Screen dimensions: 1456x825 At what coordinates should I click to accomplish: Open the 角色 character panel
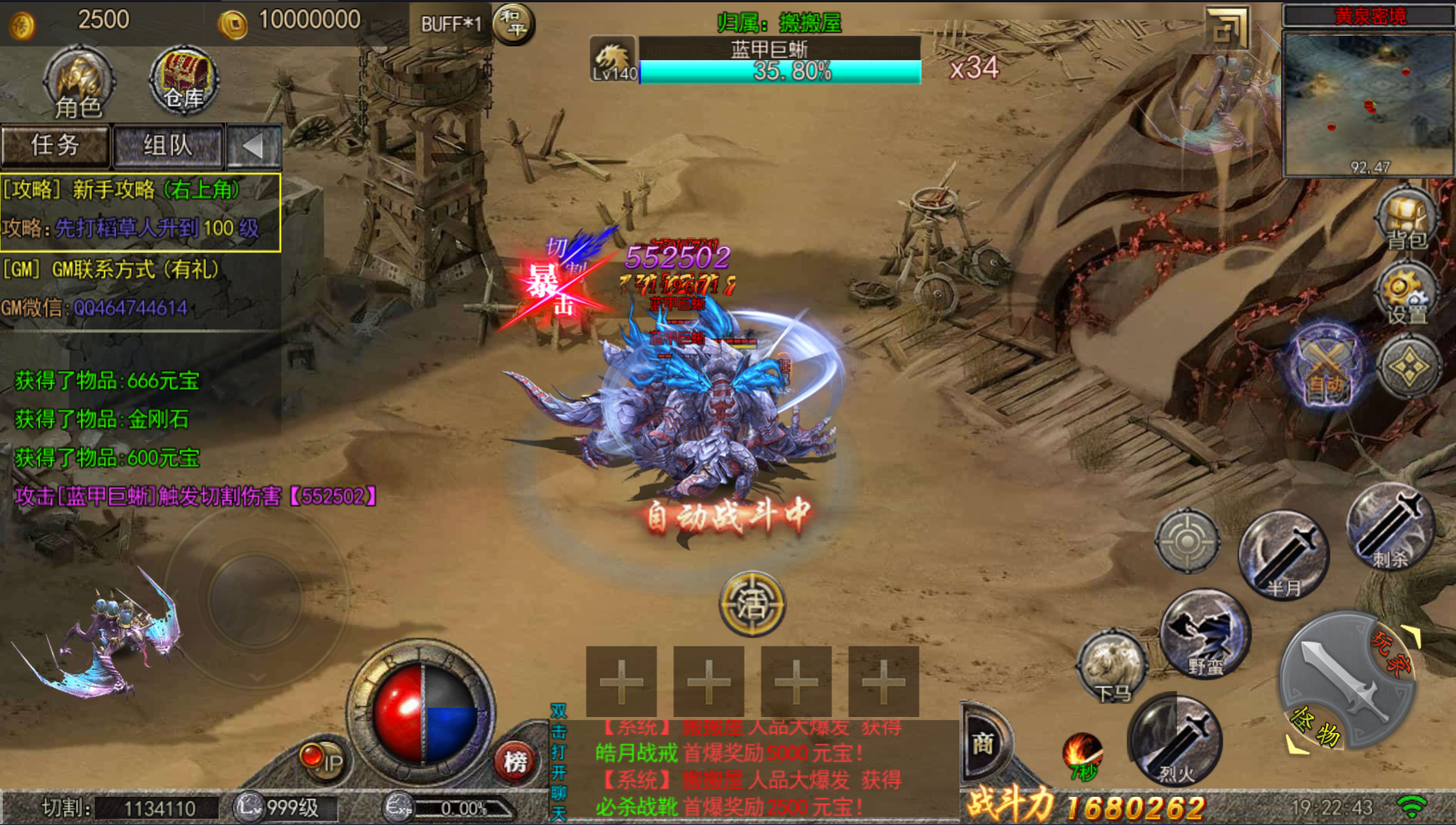(x=78, y=82)
